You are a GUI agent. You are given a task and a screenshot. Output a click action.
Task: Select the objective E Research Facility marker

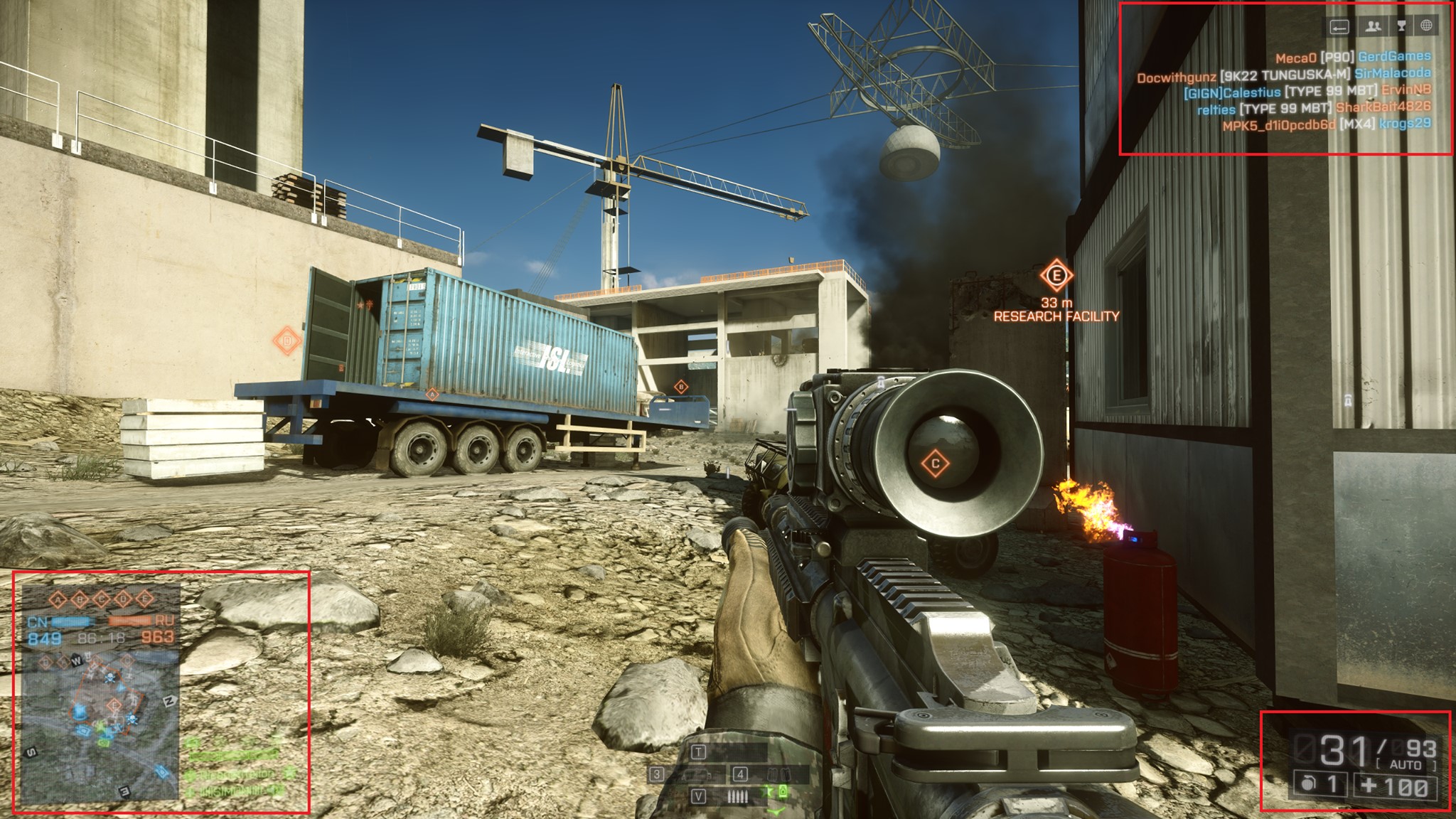1056,276
